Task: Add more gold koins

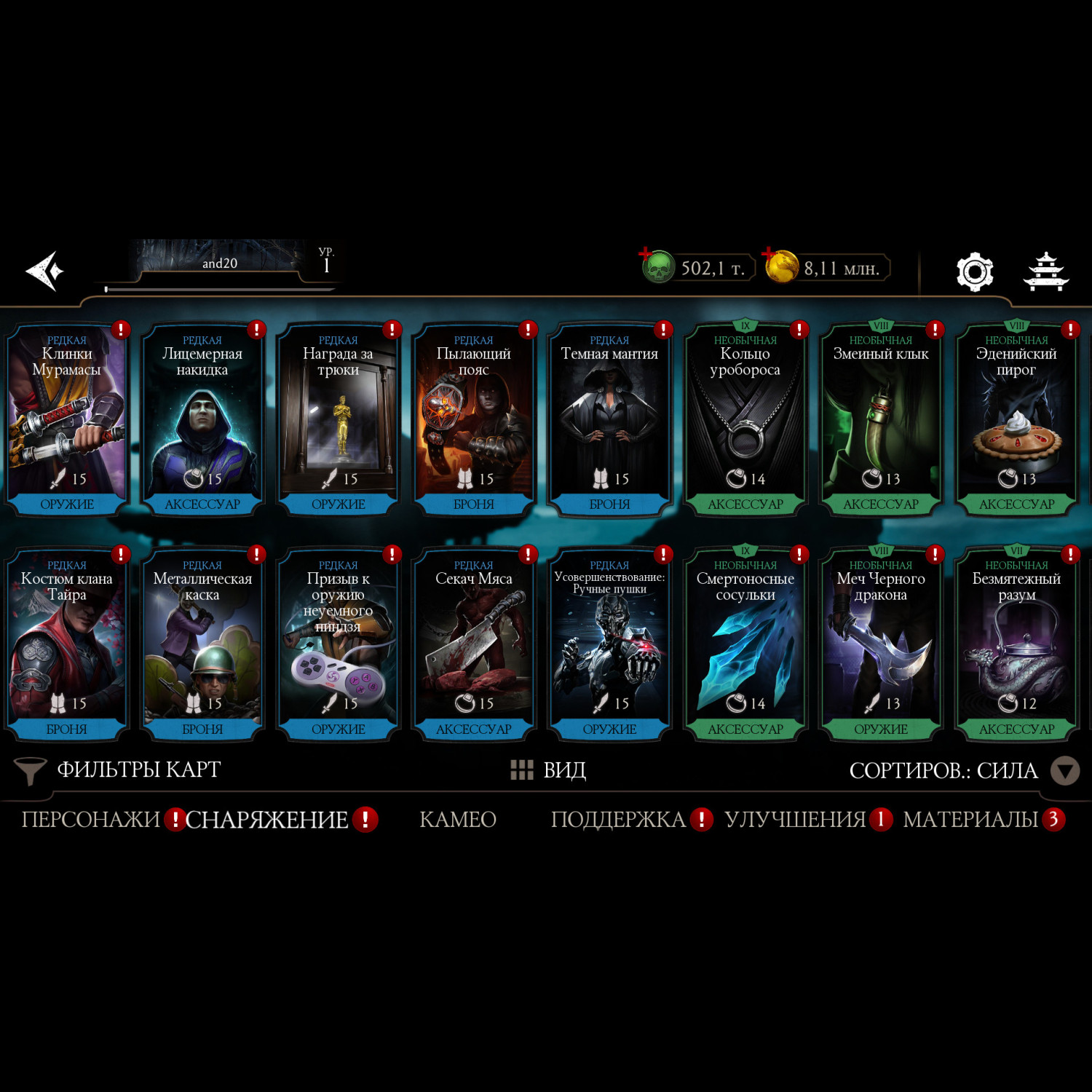Action: [769, 255]
